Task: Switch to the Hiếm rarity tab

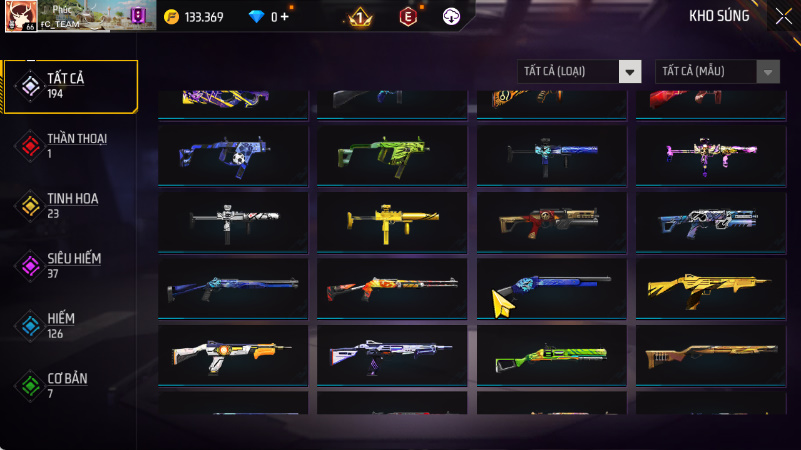Action: coord(70,325)
